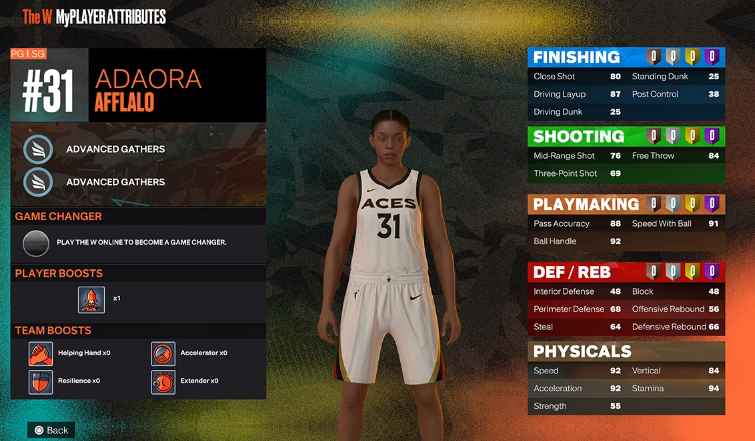Select the Strength attribute row

pos(577,406)
